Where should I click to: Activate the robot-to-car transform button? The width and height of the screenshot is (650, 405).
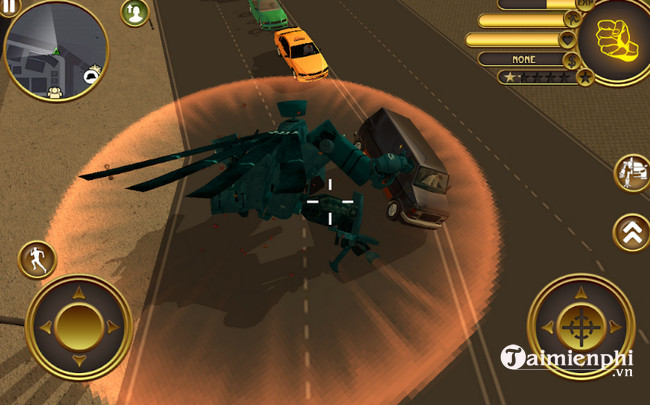click(632, 174)
